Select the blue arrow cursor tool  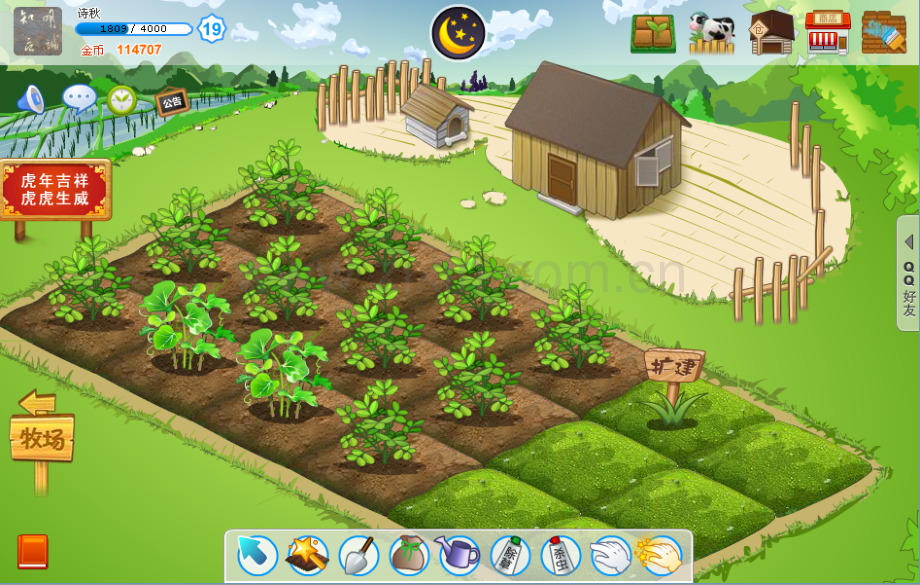[257, 555]
